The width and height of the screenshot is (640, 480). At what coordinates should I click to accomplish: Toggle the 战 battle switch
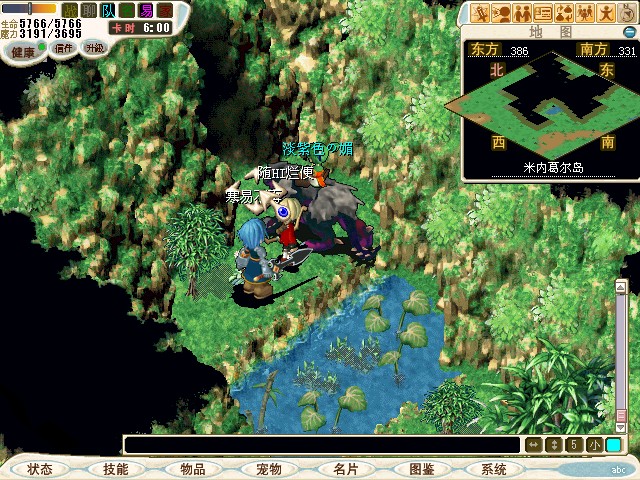pyautogui.click(x=70, y=9)
